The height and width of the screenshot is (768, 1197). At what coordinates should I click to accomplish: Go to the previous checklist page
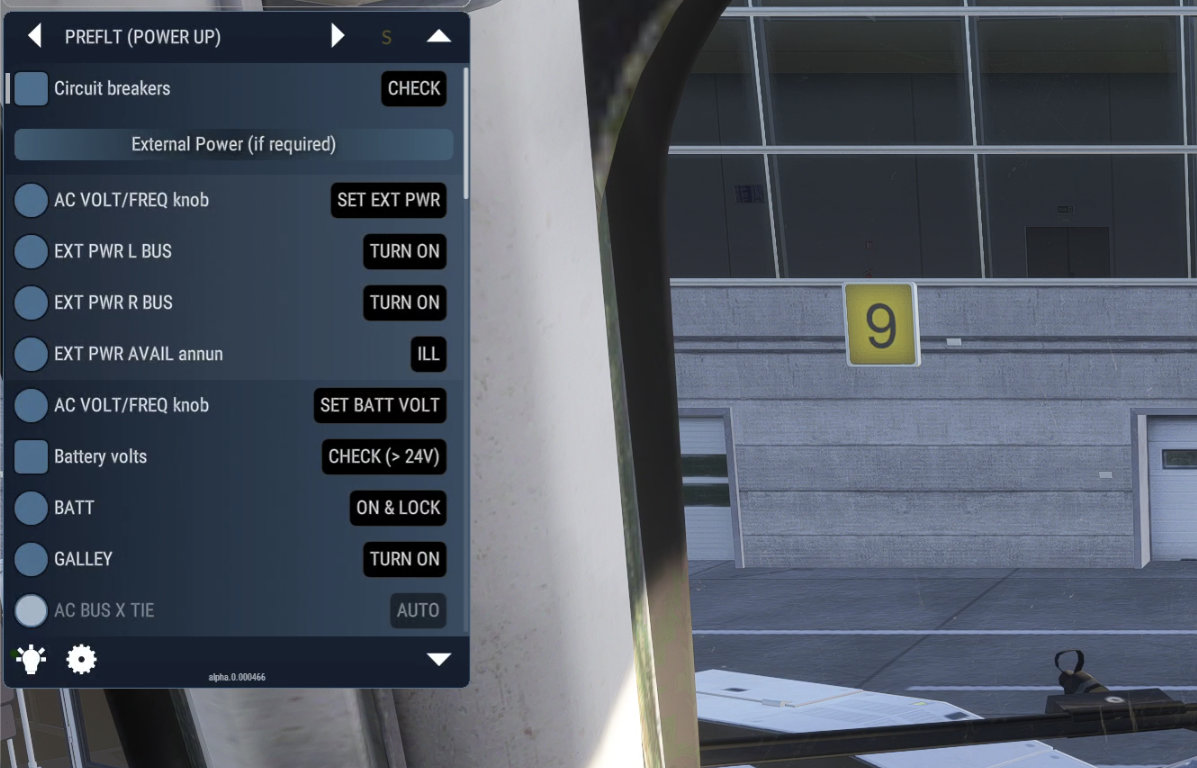[x=35, y=37]
